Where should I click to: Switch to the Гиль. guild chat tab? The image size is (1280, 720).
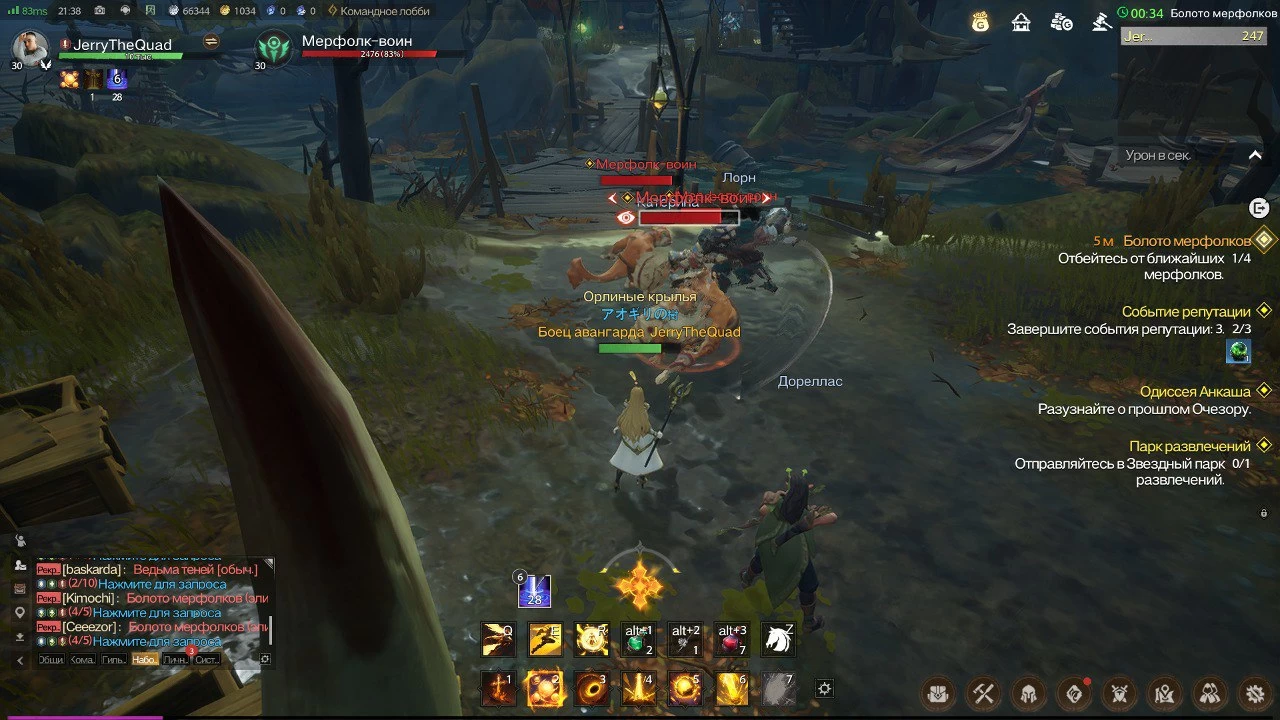pyautogui.click(x=113, y=660)
